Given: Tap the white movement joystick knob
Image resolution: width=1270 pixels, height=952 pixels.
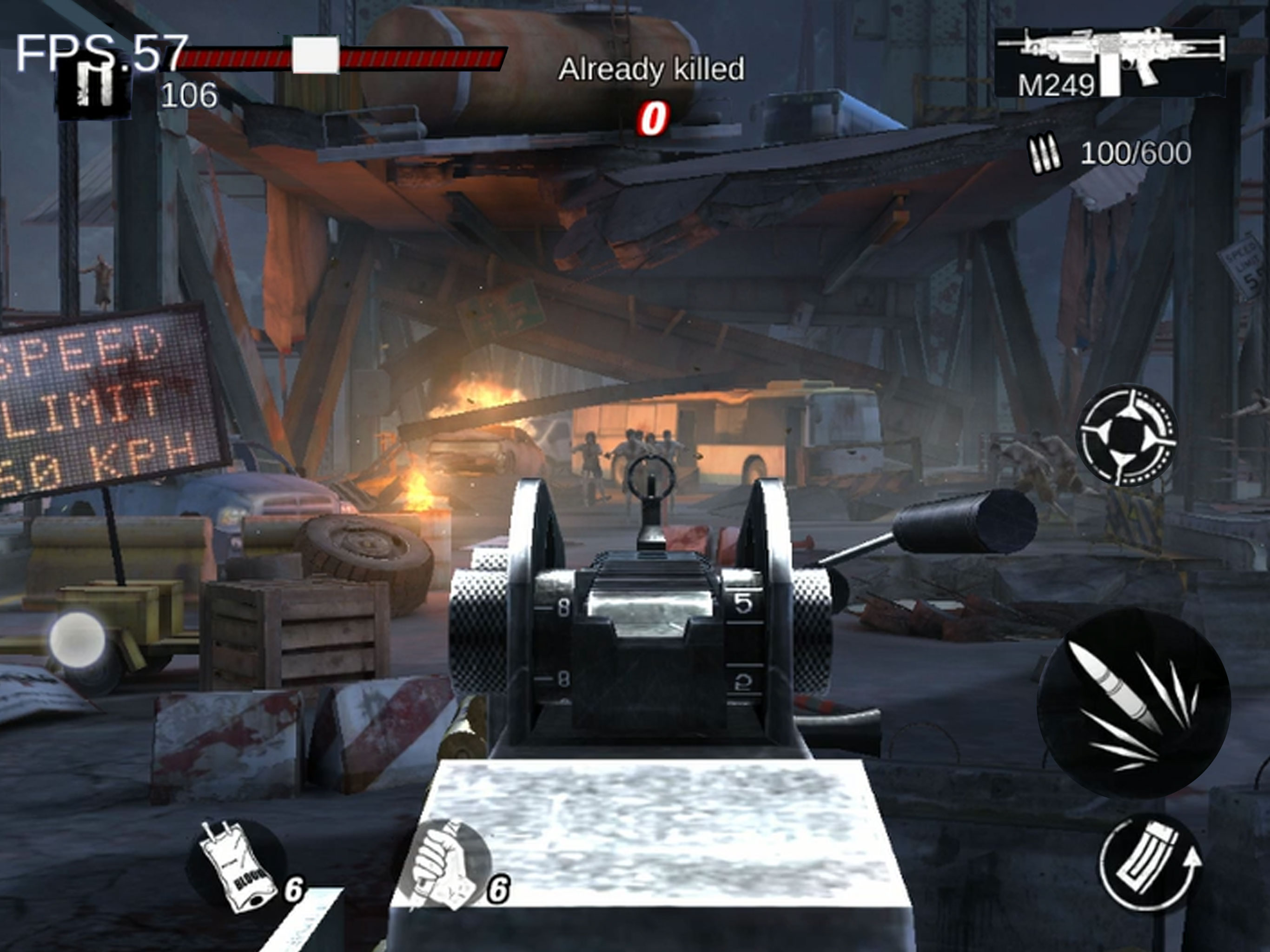Looking at the screenshot, I should click(78, 639).
